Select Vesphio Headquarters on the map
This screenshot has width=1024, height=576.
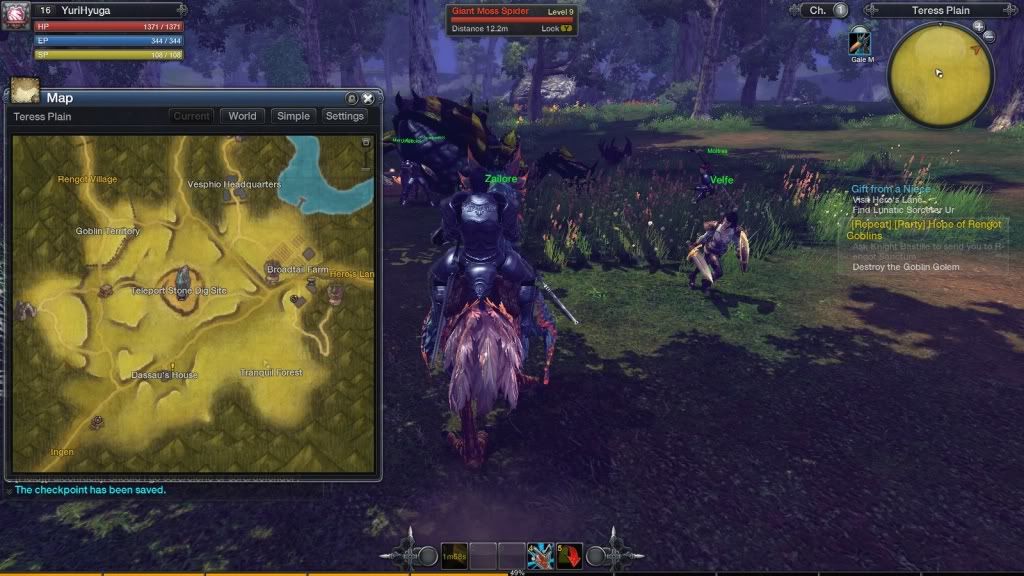pos(234,185)
